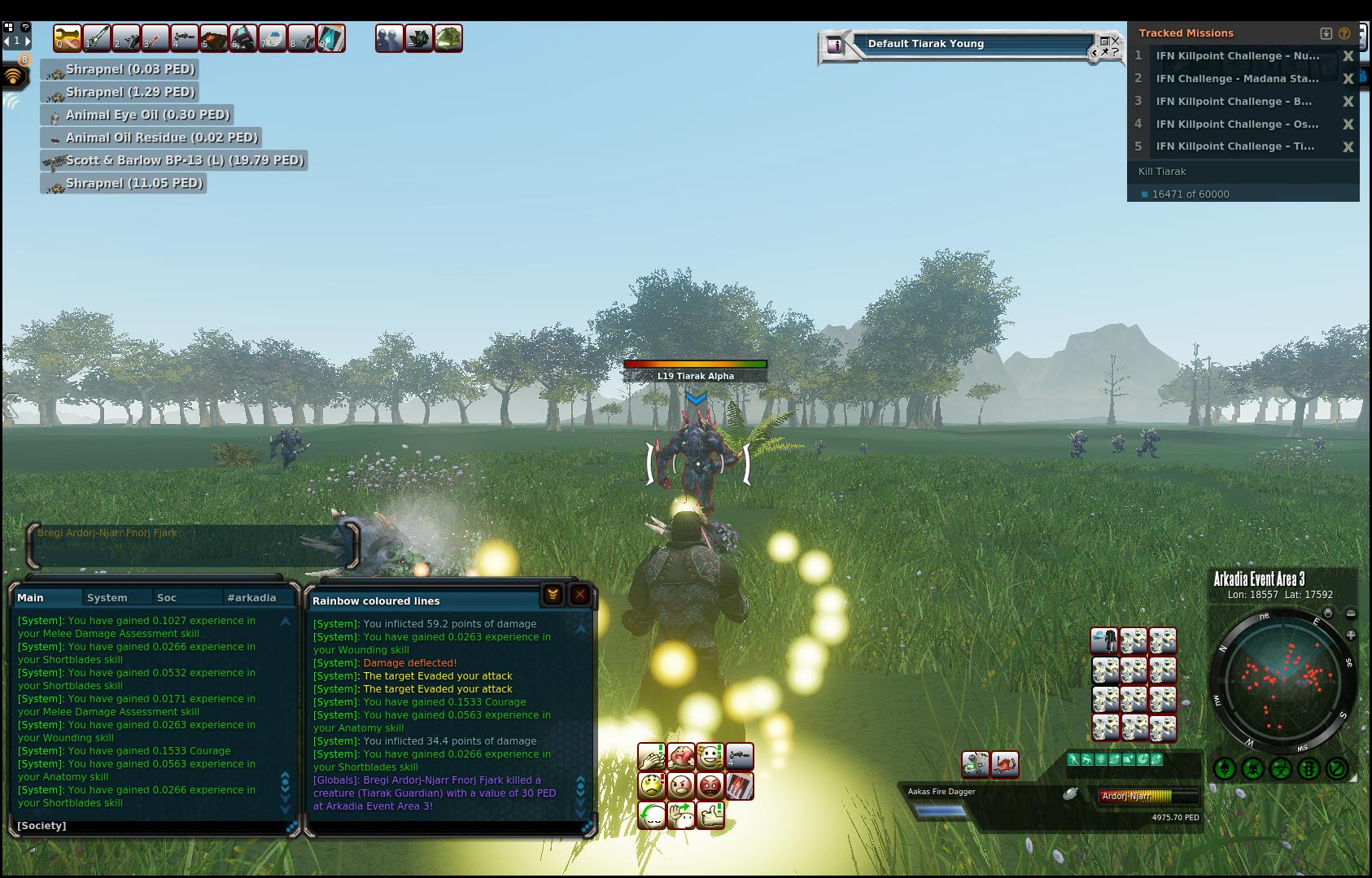Zoom out the radar with minus button
Screen dimensions: 1372x878
click(x=1351, y=614)
